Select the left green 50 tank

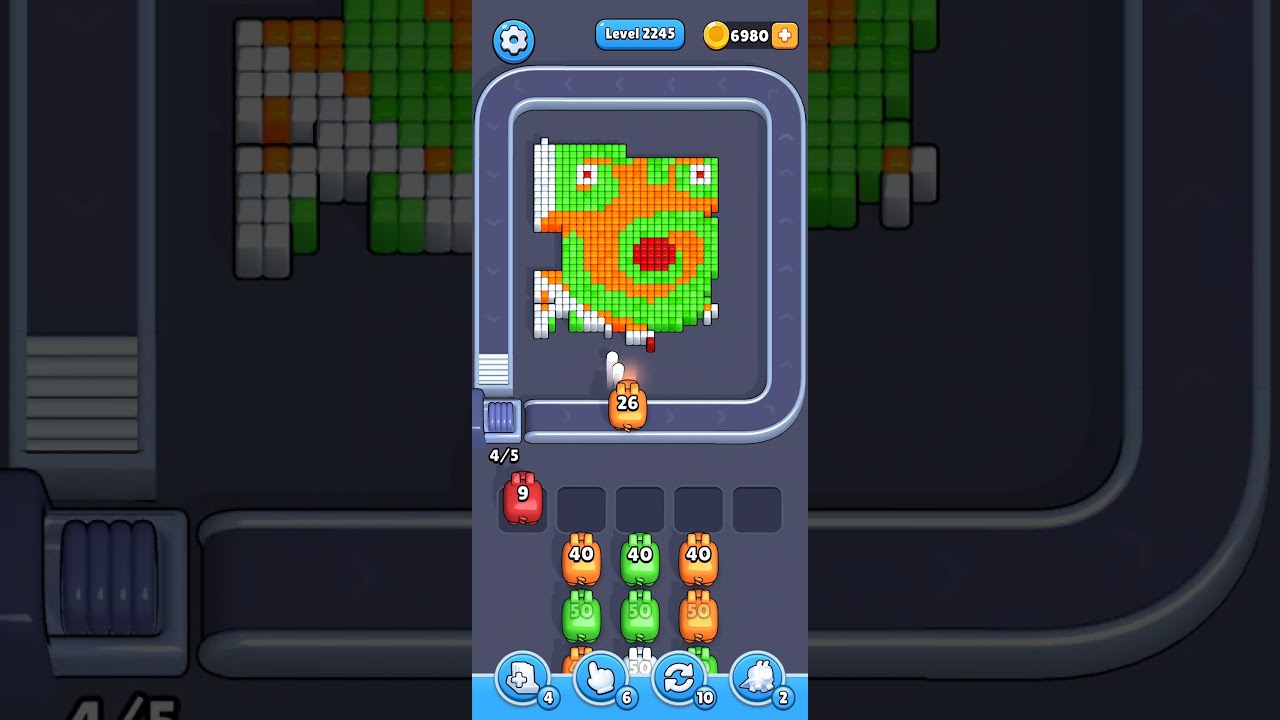(581, 616)
